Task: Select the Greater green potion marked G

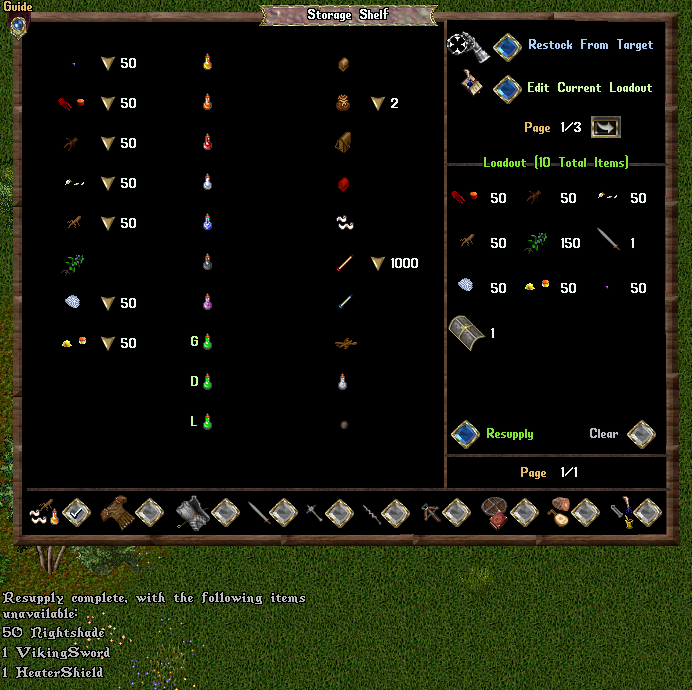Action: coord(208,342)
